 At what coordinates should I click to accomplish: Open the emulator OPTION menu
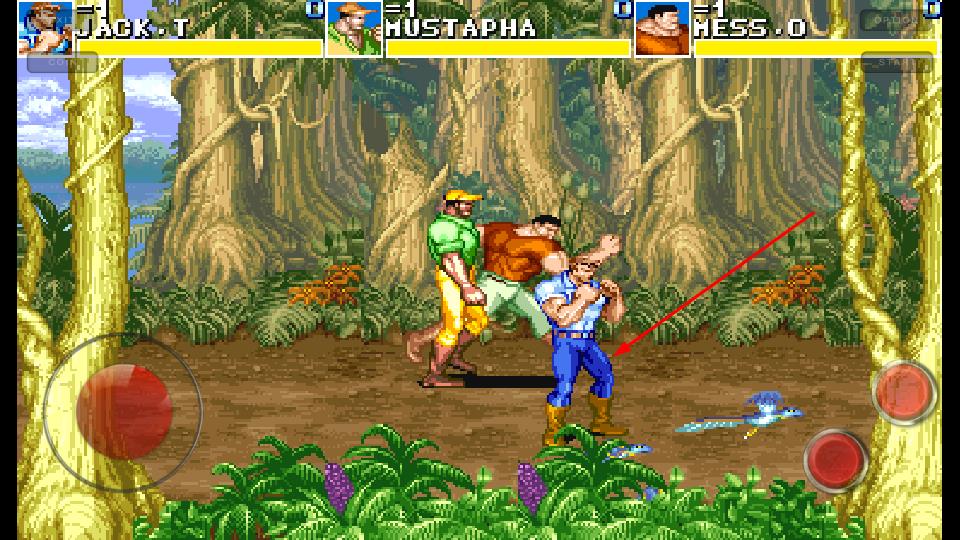coord(892,20)
